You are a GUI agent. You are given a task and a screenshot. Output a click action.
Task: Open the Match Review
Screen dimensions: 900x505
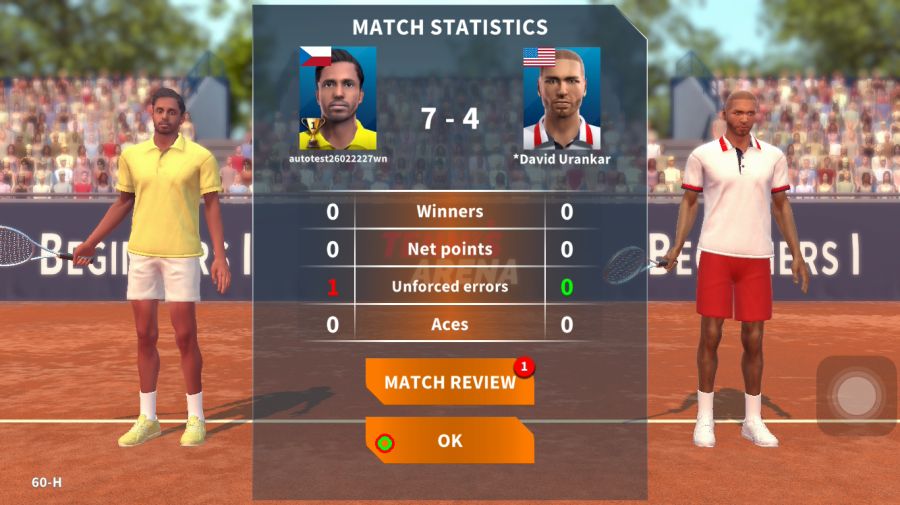[x=449, y=382]
